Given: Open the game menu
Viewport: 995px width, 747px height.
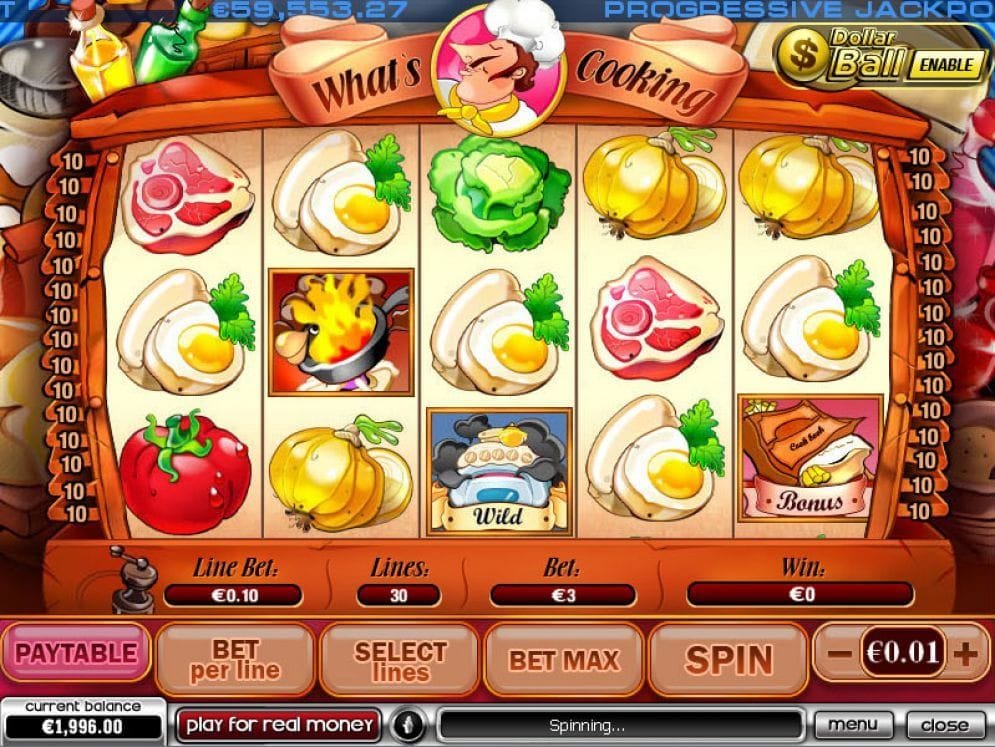Looking at the screenshot, I should (x=852, y=724).
